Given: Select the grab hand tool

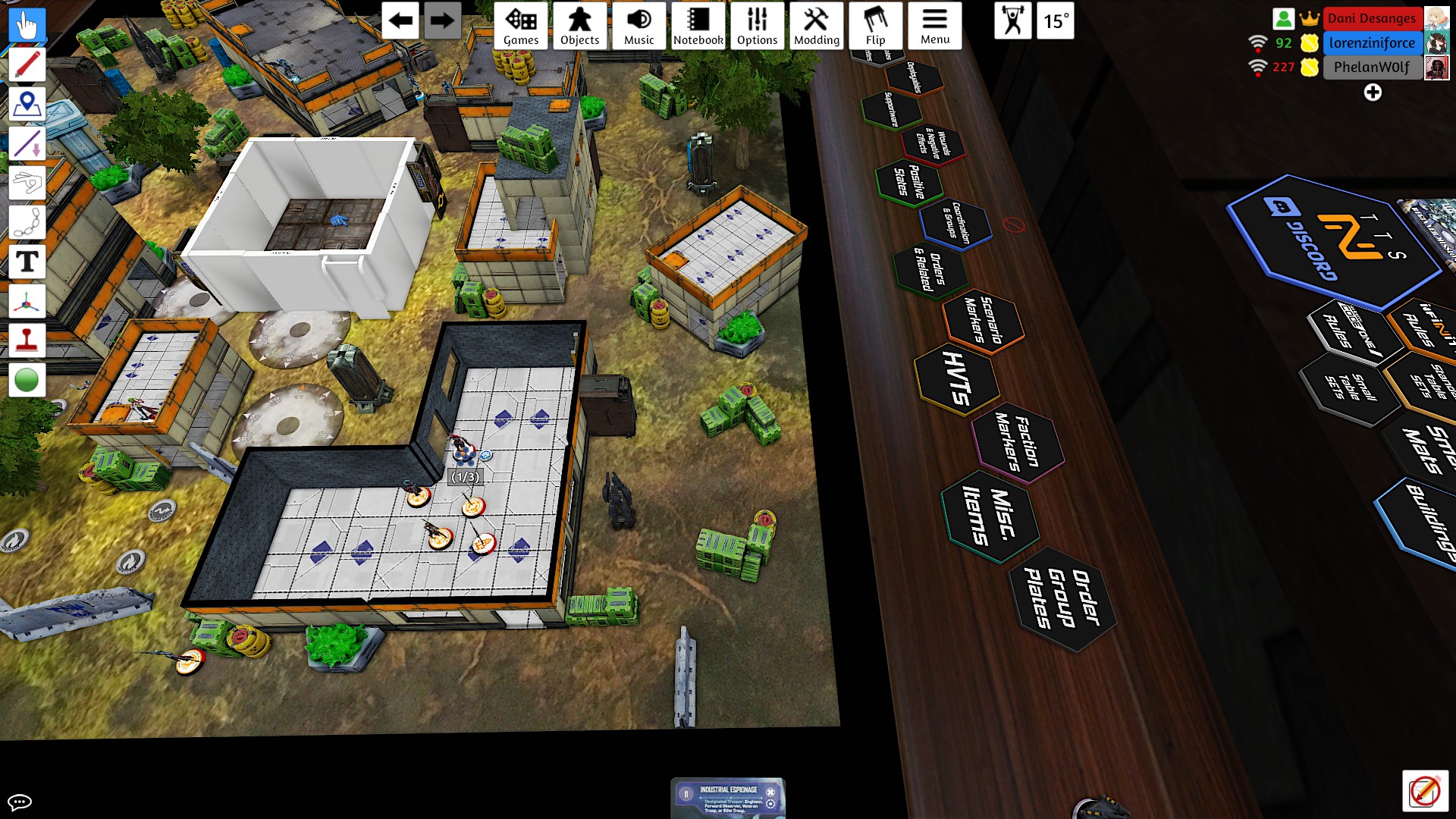Looking at the screenshot, I should point(27,26).
